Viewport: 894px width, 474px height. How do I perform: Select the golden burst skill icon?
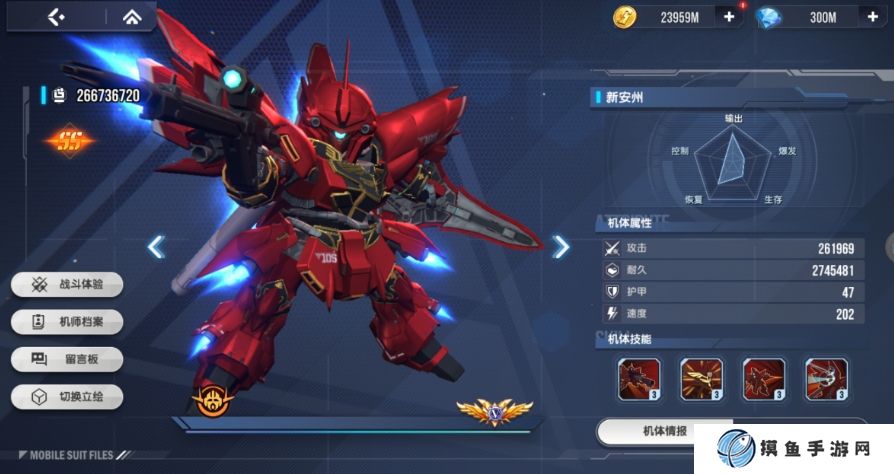click(x=701, y=379)
